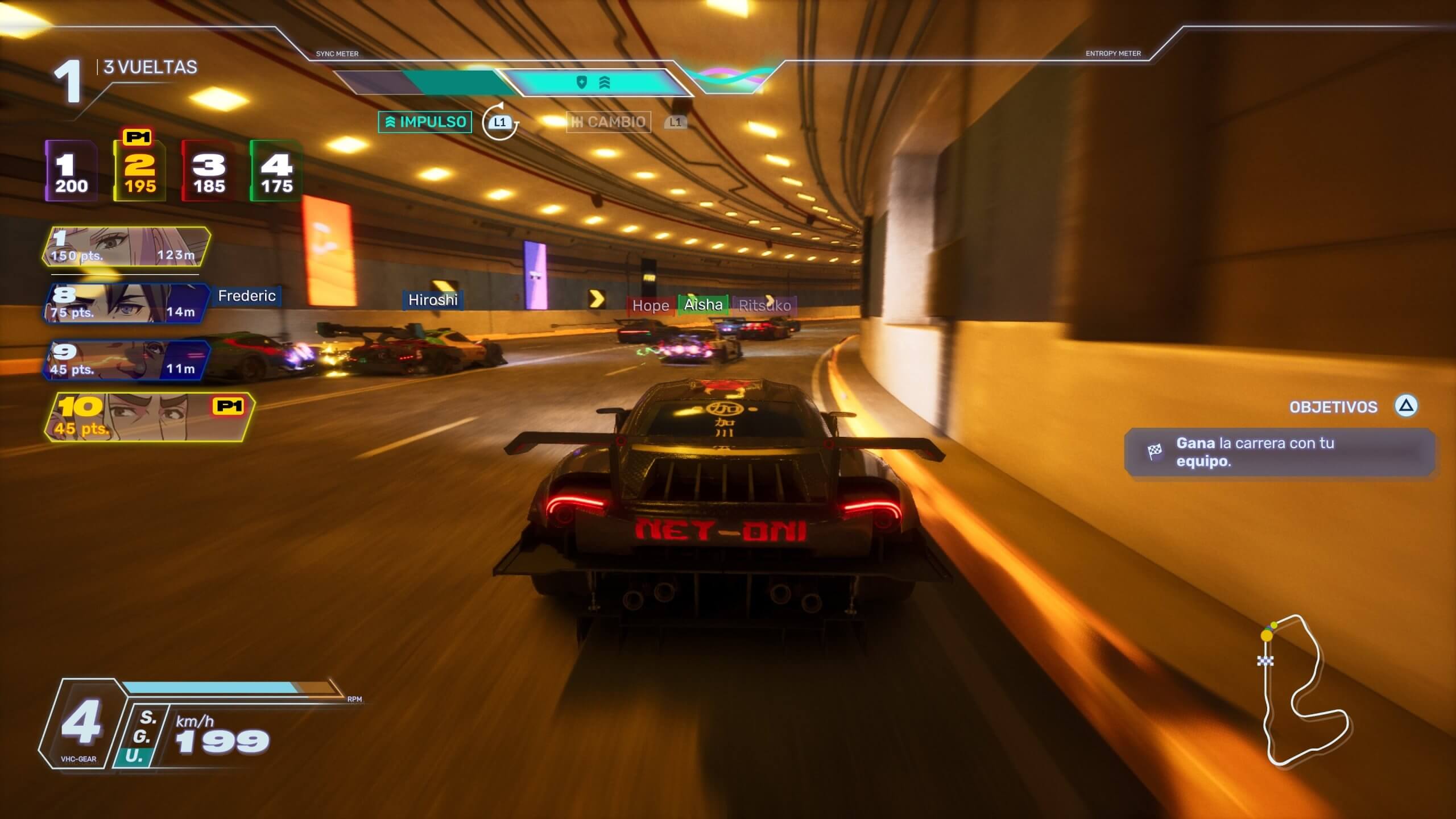Click the Hope racer name tag
The width and height of the screenshot is (1456, 819).
click(651, 305)
